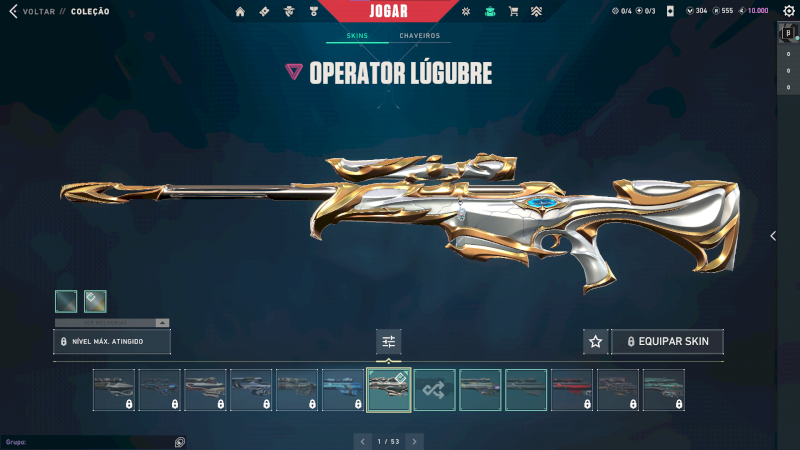Select the red locked Operator skin thumbnail
Screen dimensions: 800x450
pyautogui.click(x=572, y=390)
